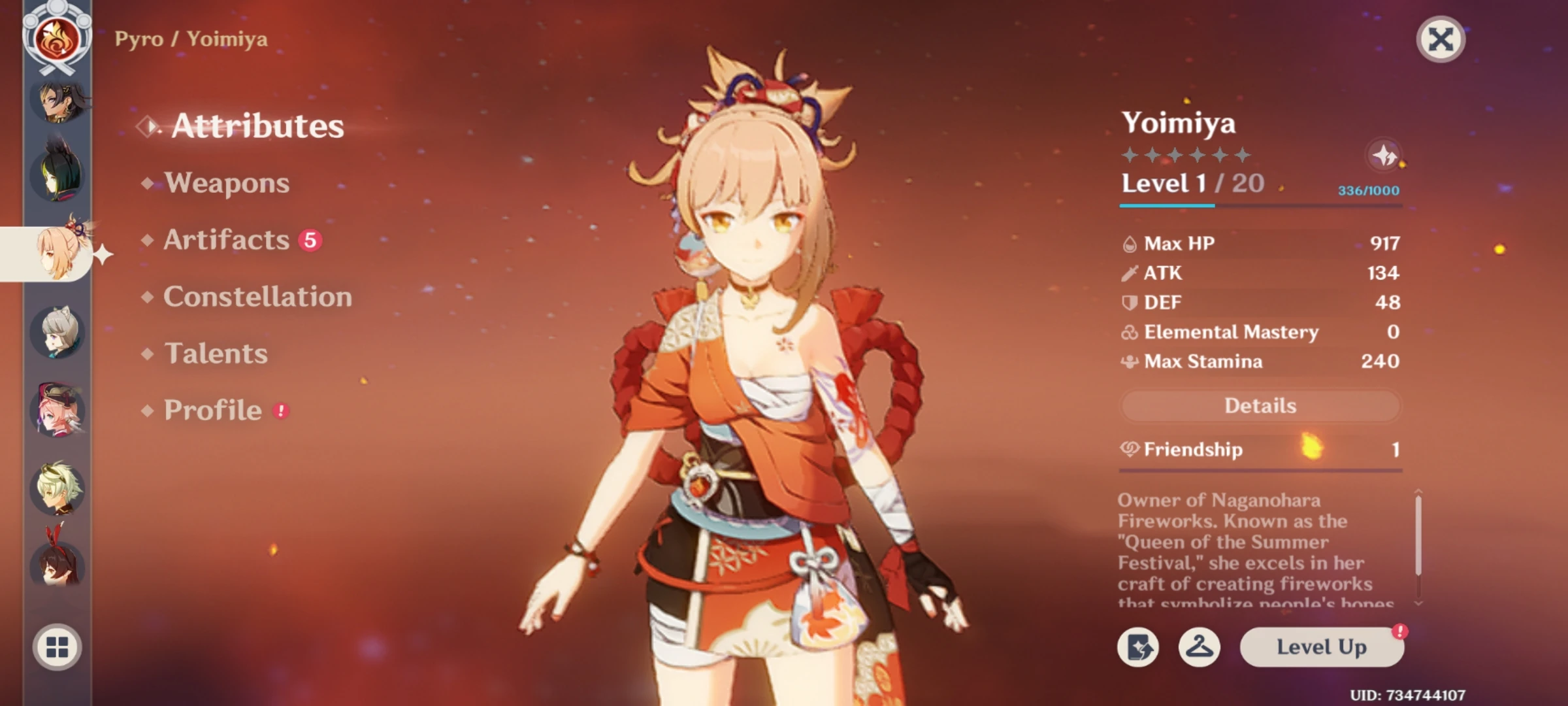The height and width of the screenshot is (706, 1568).
Task: Open the Constellation section
Action: (258, 297)
